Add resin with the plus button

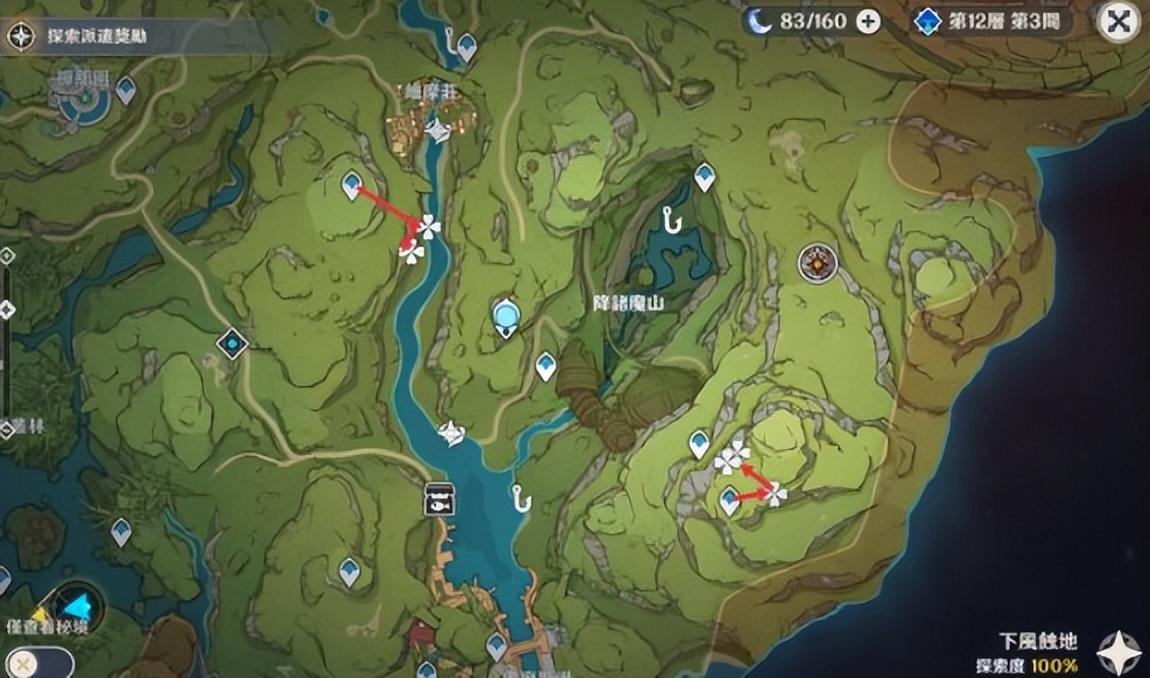pyautogui.click(x=868, y=21)
